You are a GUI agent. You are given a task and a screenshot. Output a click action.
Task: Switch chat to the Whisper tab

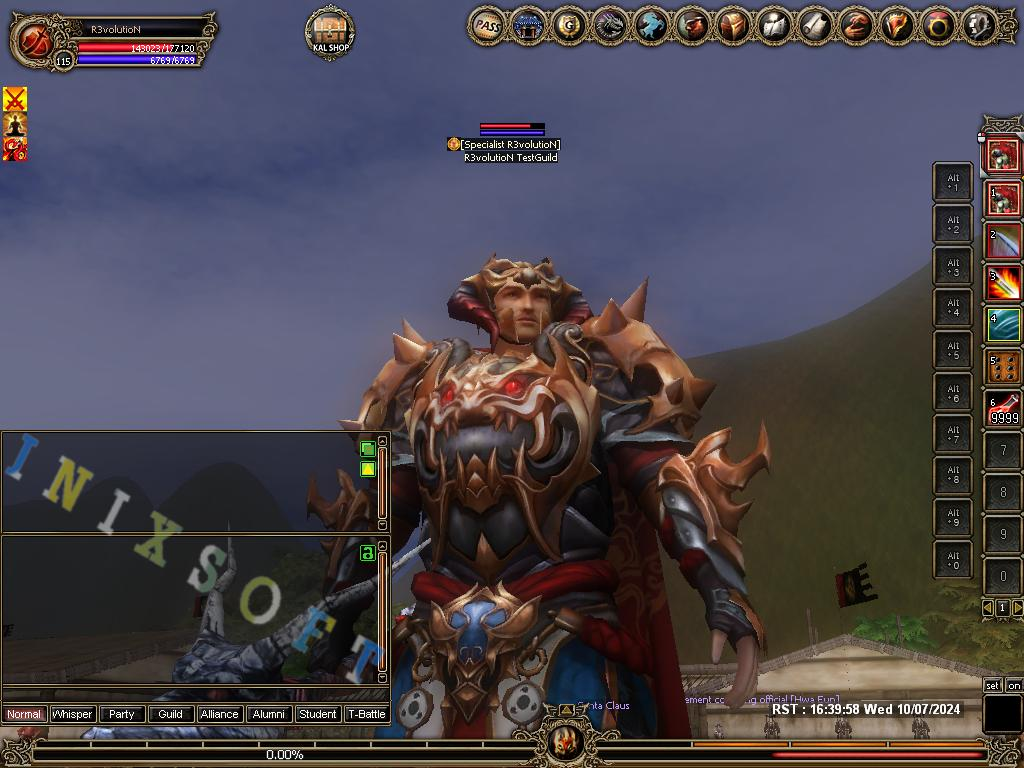click(x=73, y=714)
